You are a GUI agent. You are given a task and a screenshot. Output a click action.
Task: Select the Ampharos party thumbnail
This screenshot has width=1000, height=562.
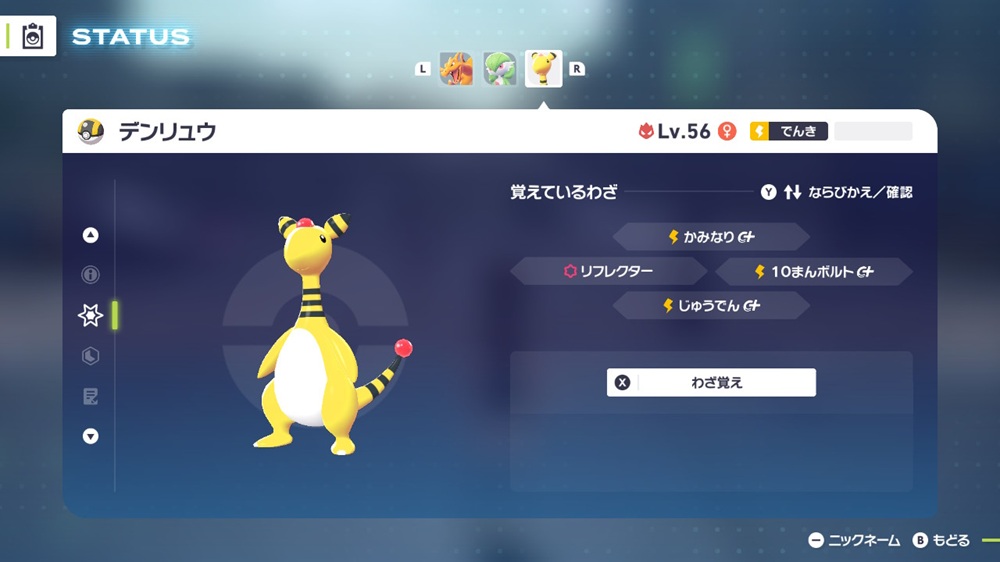[x=544, y=69]
